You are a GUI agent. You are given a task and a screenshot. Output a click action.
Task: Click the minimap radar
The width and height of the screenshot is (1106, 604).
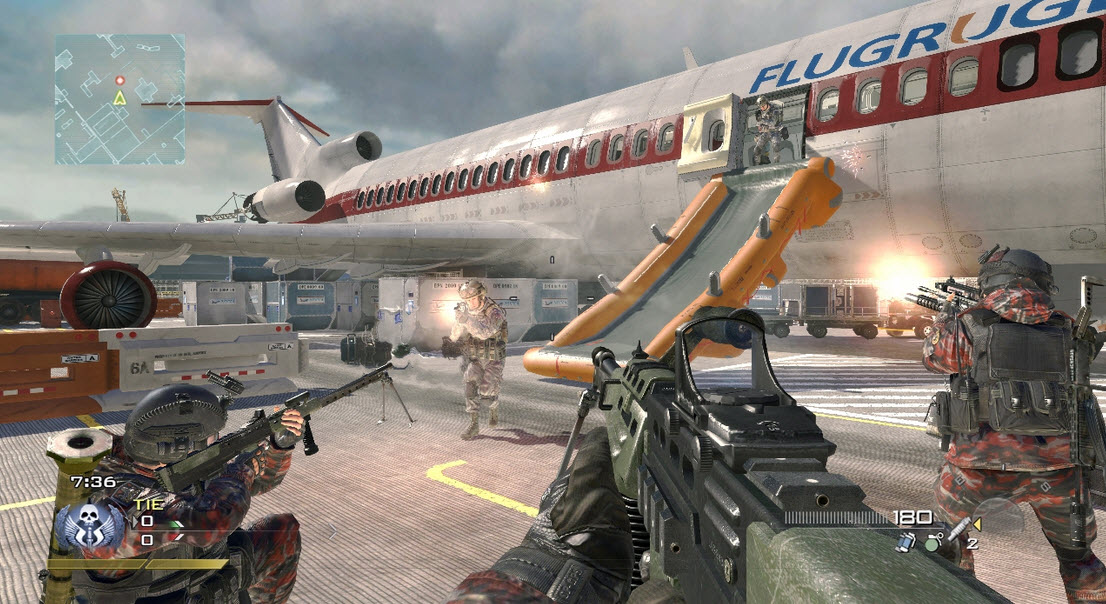click(120, 99)
